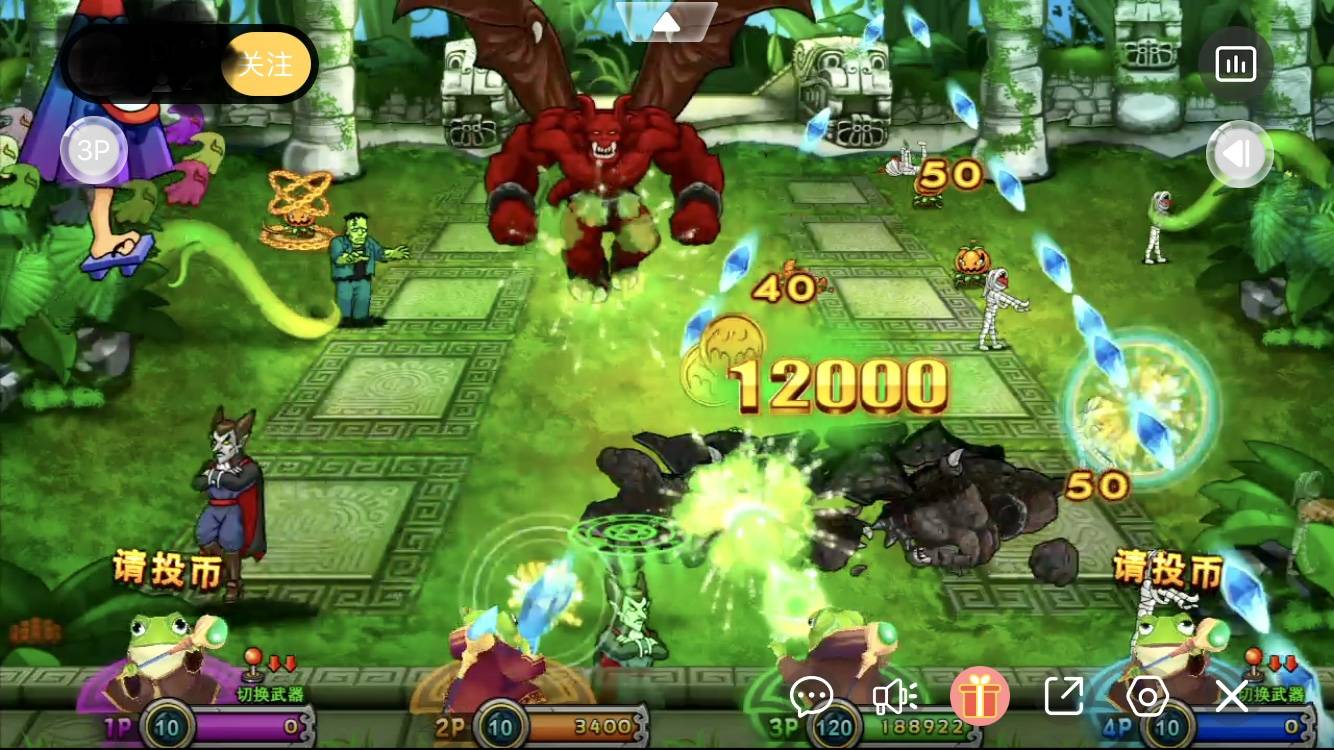The height and width of the screenshot is (750, 1334).
Task: Open the bar chart stats icon
Action: click(x=1235, y=65)
